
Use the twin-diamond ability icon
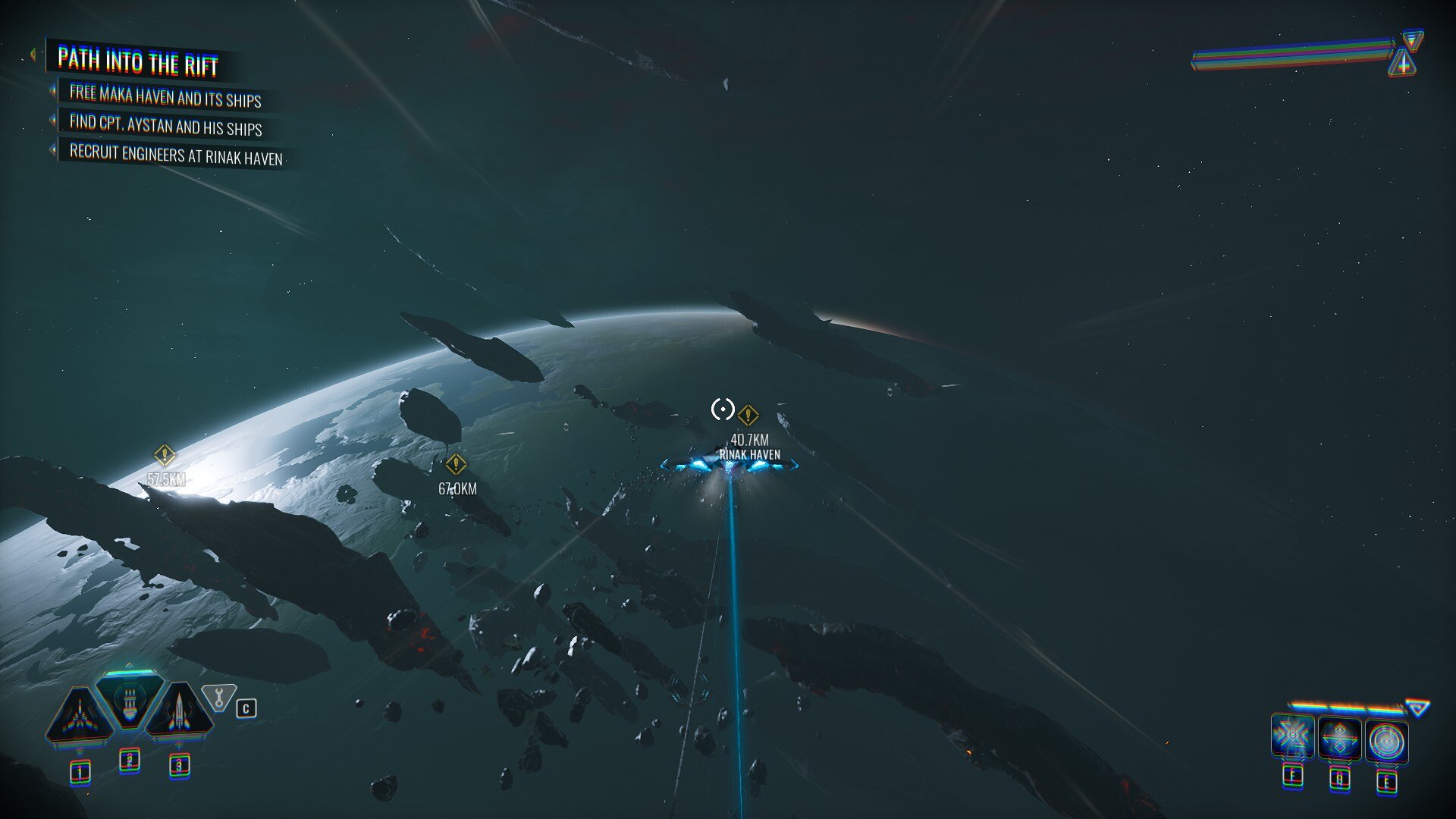[1339, 738]
